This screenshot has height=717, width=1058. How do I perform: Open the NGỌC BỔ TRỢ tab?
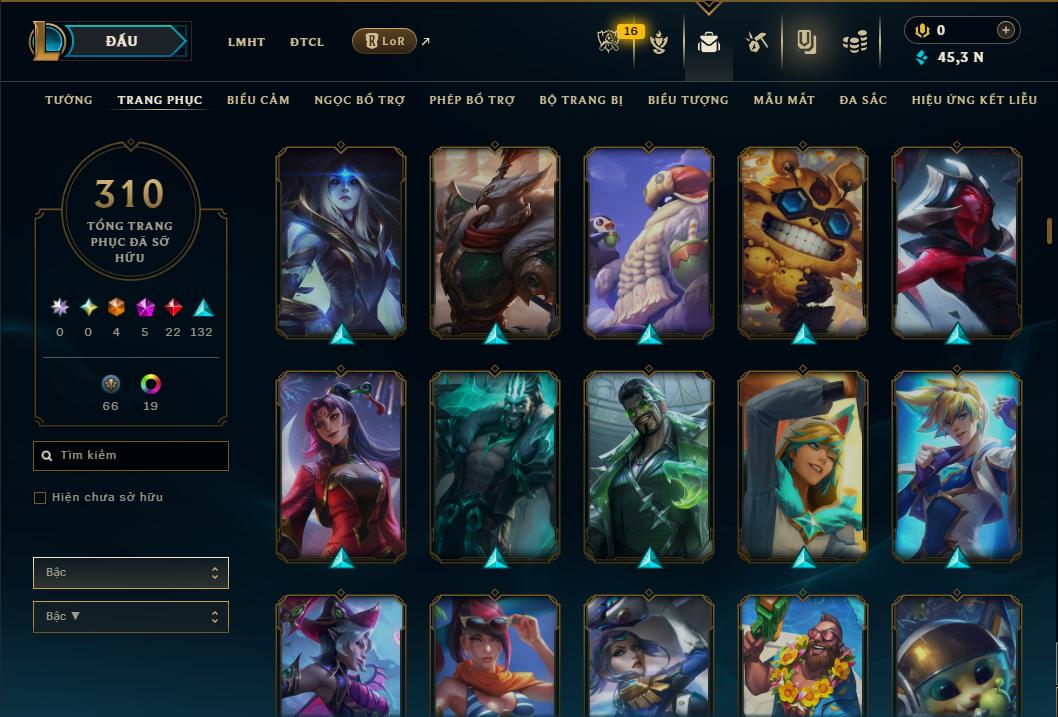[x=359, y=100]
